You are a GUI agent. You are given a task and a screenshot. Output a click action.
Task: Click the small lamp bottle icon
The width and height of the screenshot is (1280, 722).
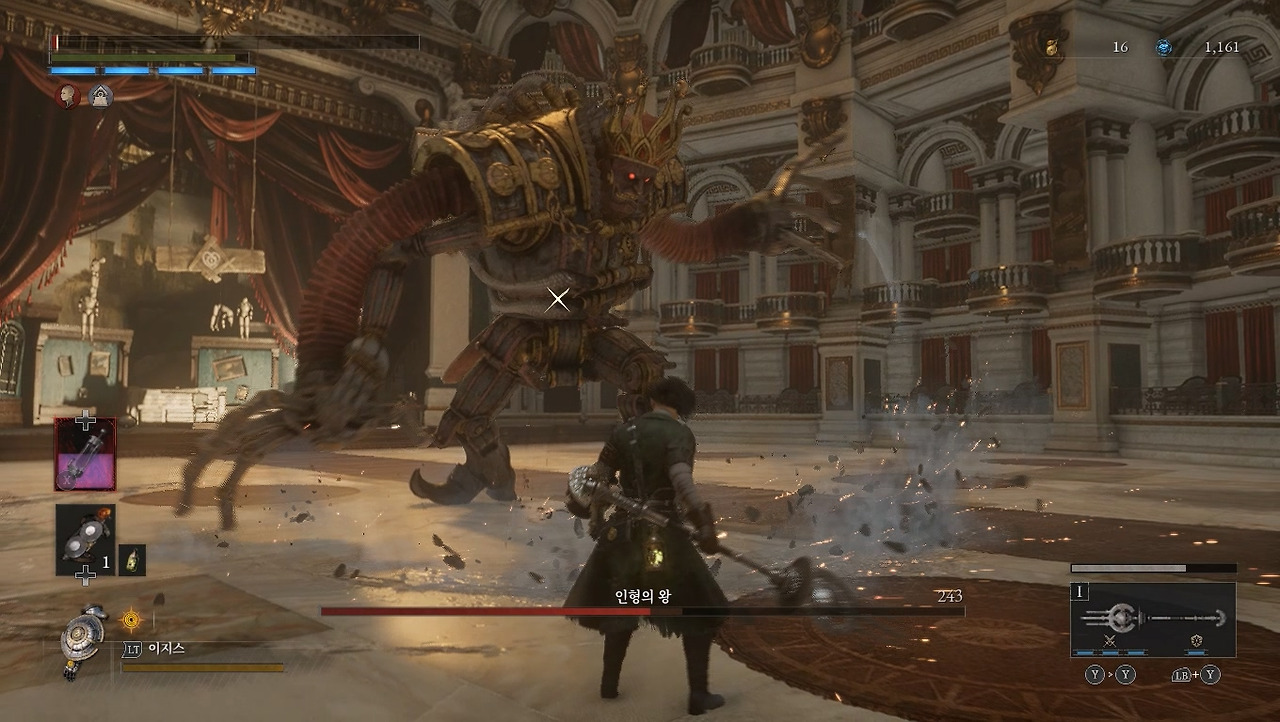(132, 560)
